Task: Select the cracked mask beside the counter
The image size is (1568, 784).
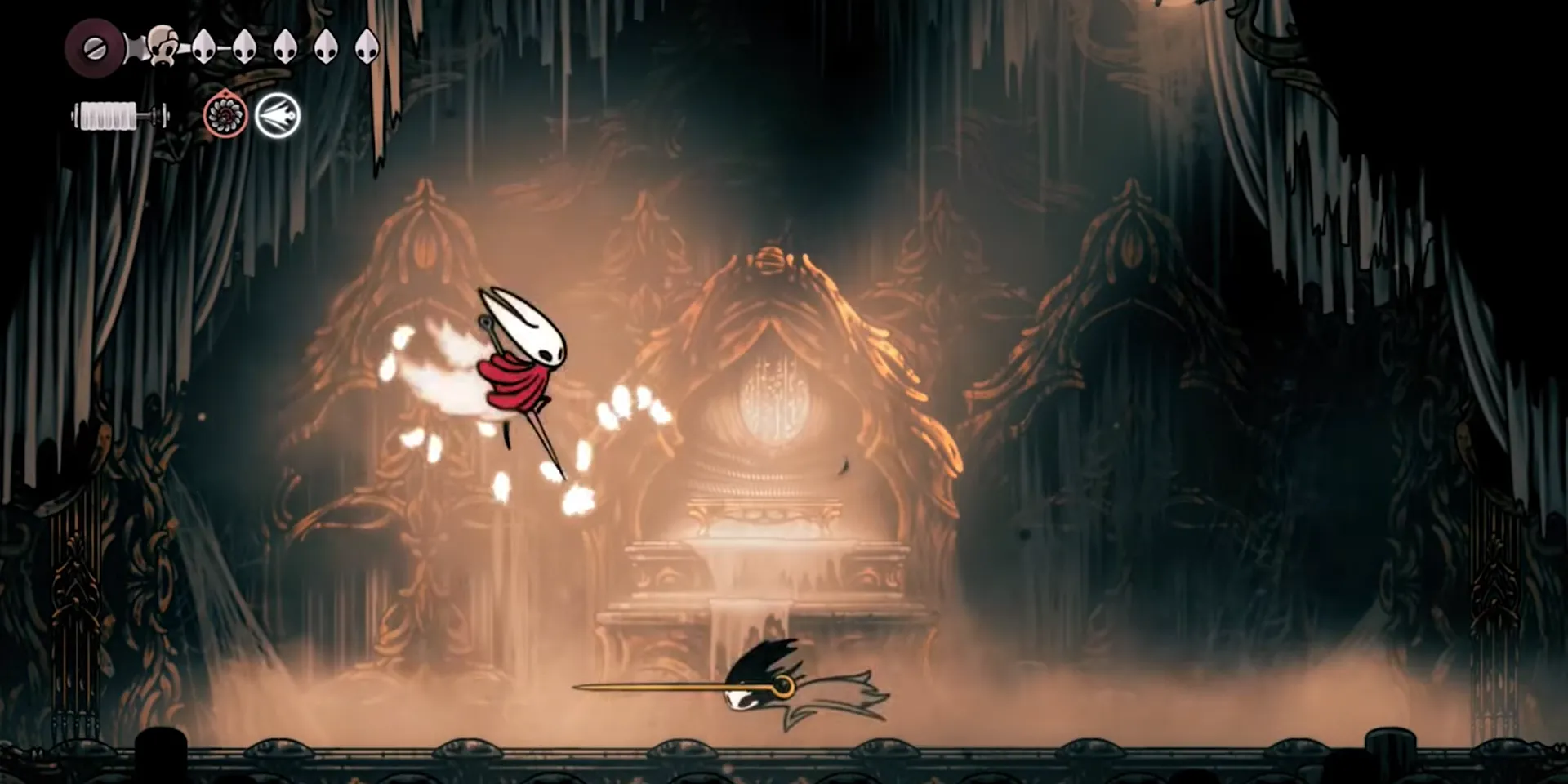Action: pos(163,45)
